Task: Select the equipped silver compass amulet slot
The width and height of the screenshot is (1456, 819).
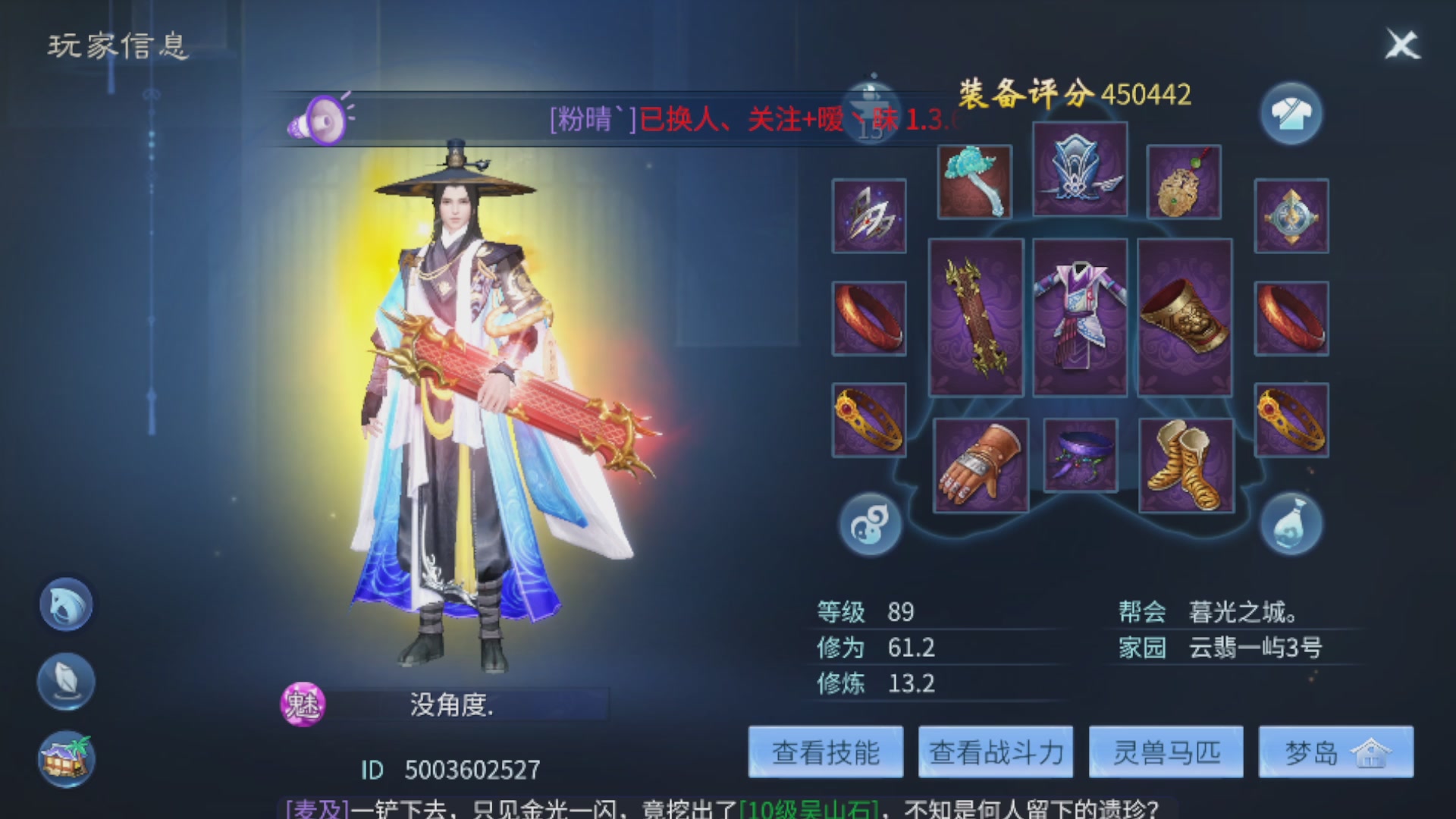Action: (x=1291, y=218)
